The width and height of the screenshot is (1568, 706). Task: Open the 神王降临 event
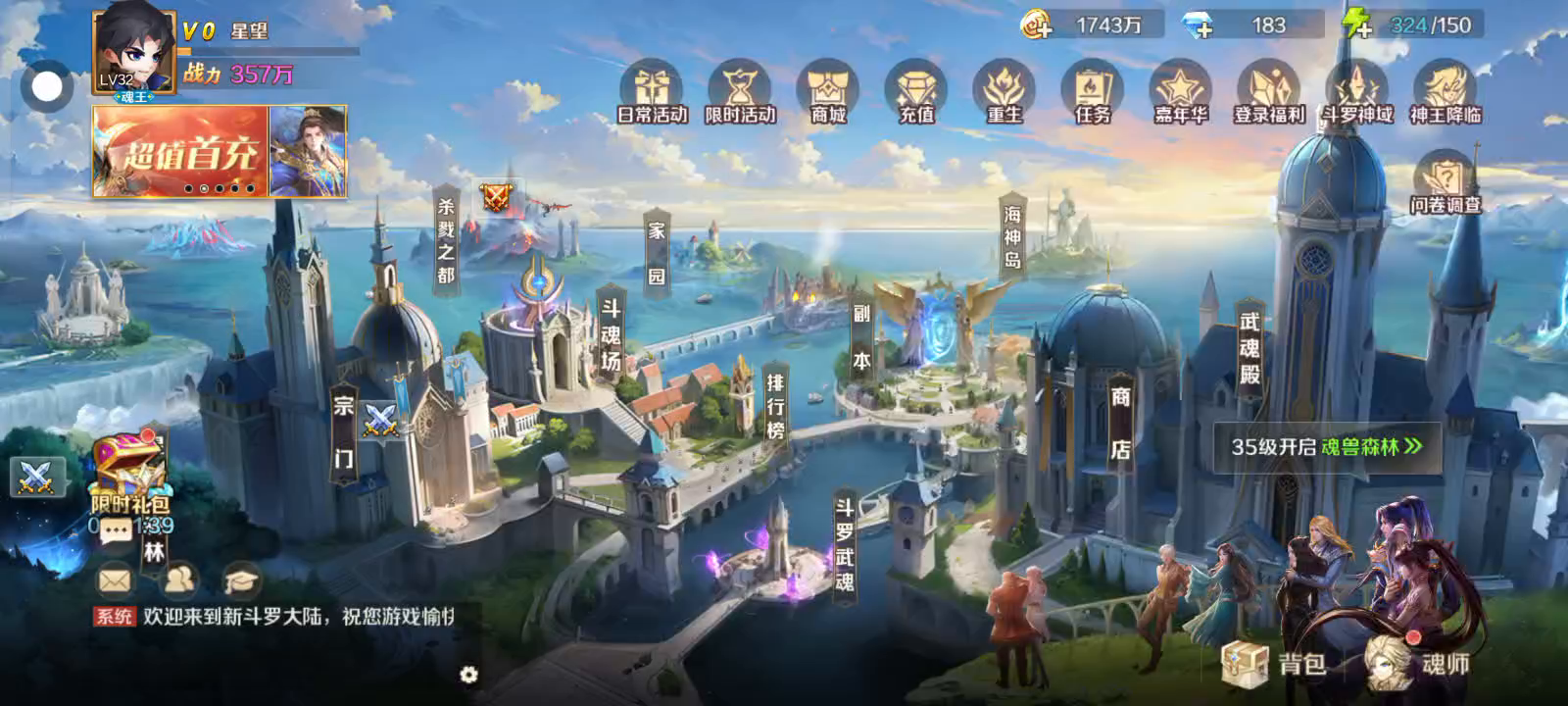point(1445,92)
